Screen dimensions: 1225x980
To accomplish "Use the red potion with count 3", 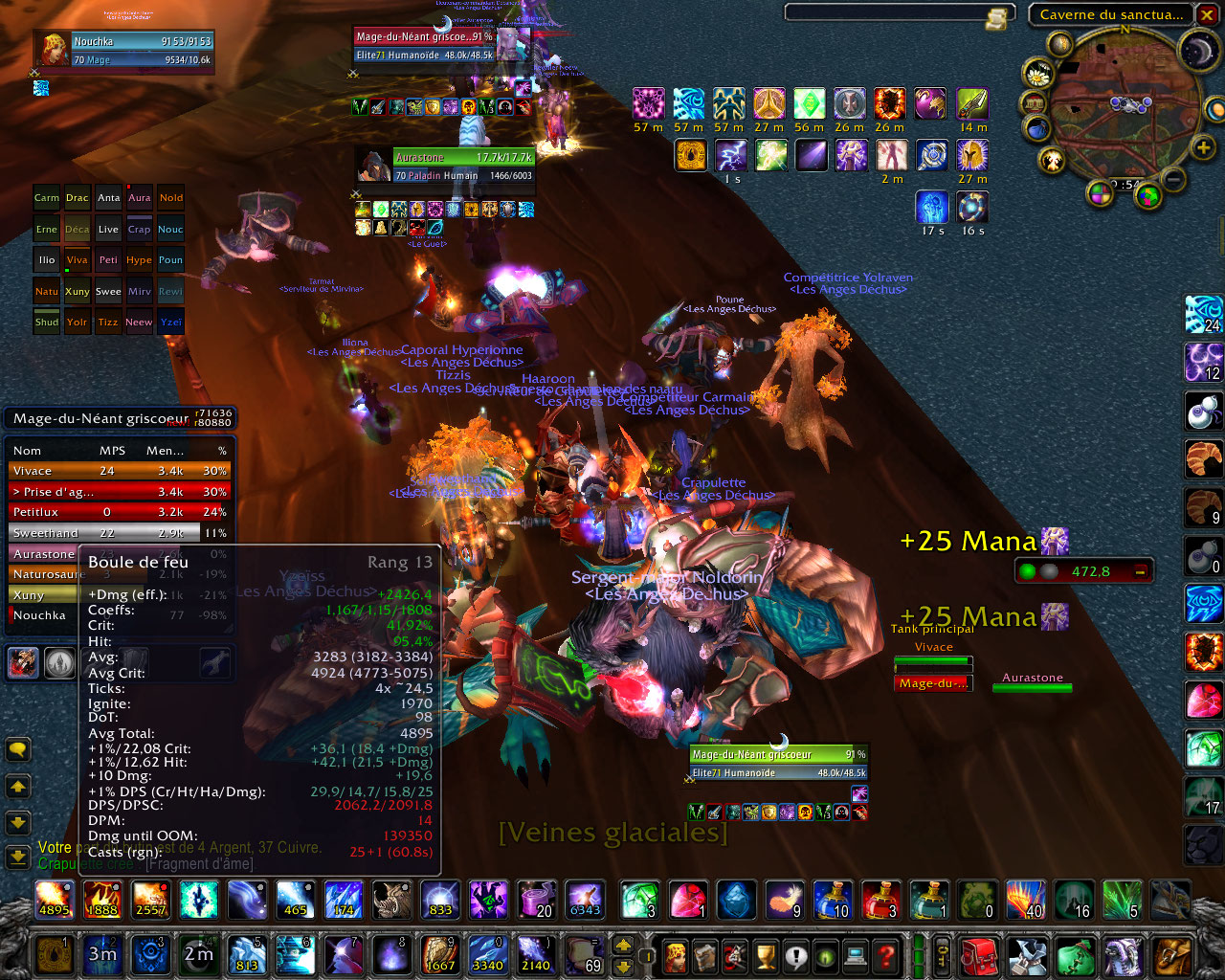I will click(x=880, y=900).
